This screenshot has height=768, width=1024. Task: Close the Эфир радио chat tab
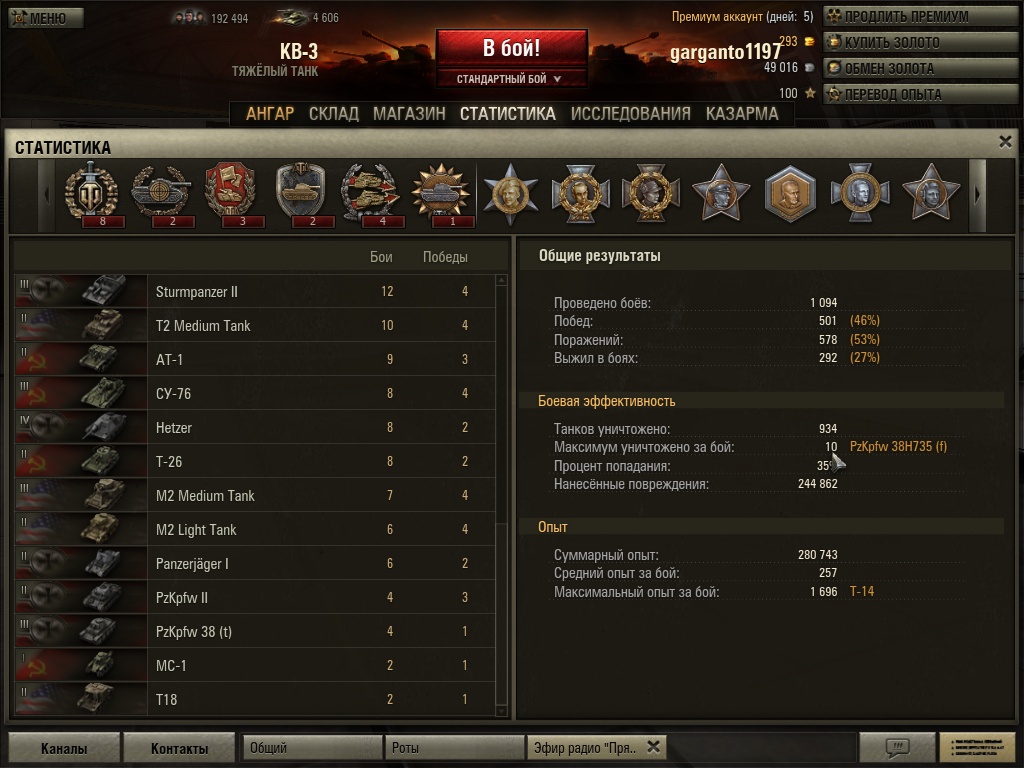[653, 746]
